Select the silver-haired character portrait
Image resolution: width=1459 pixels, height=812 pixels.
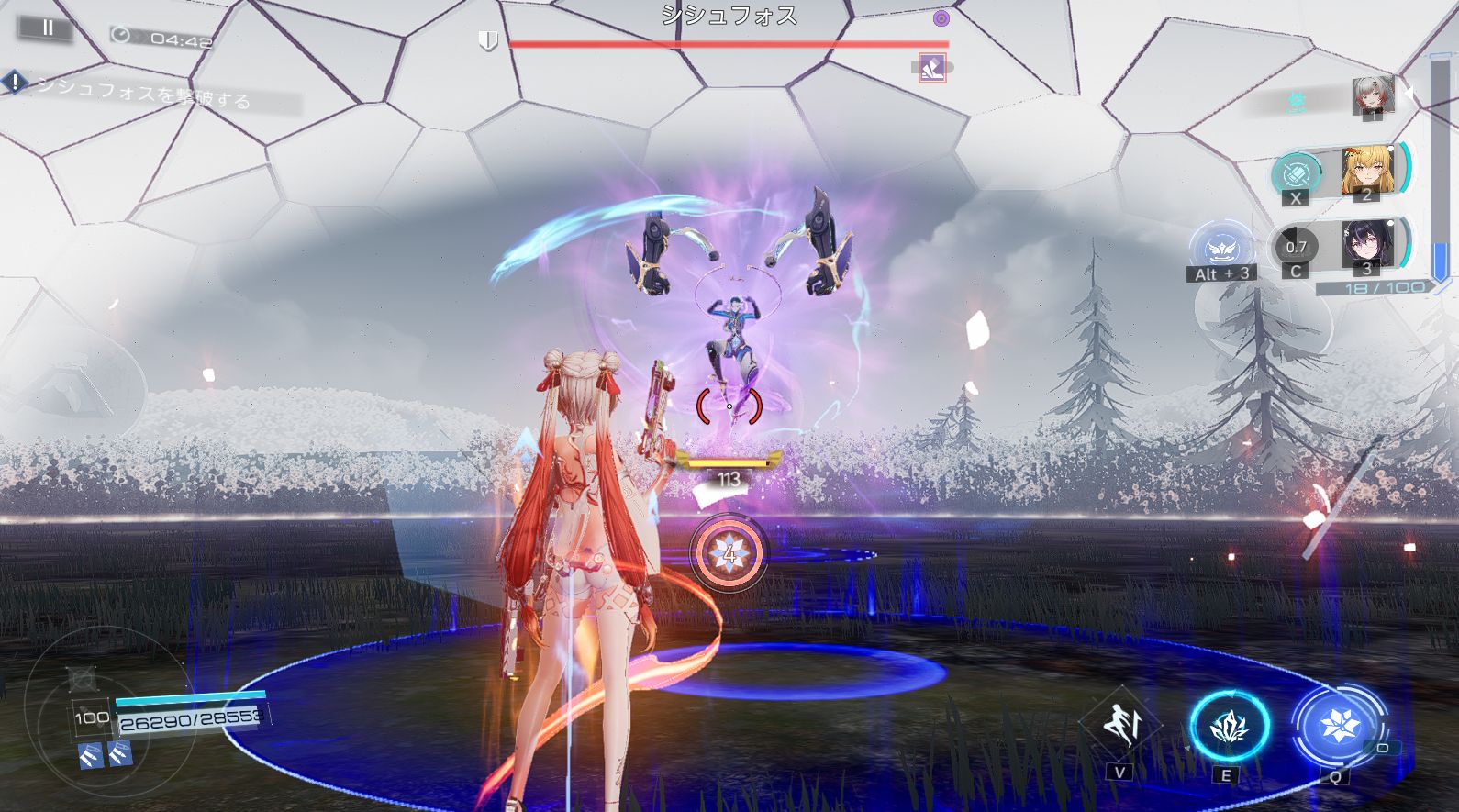(x=1373, y=95)
